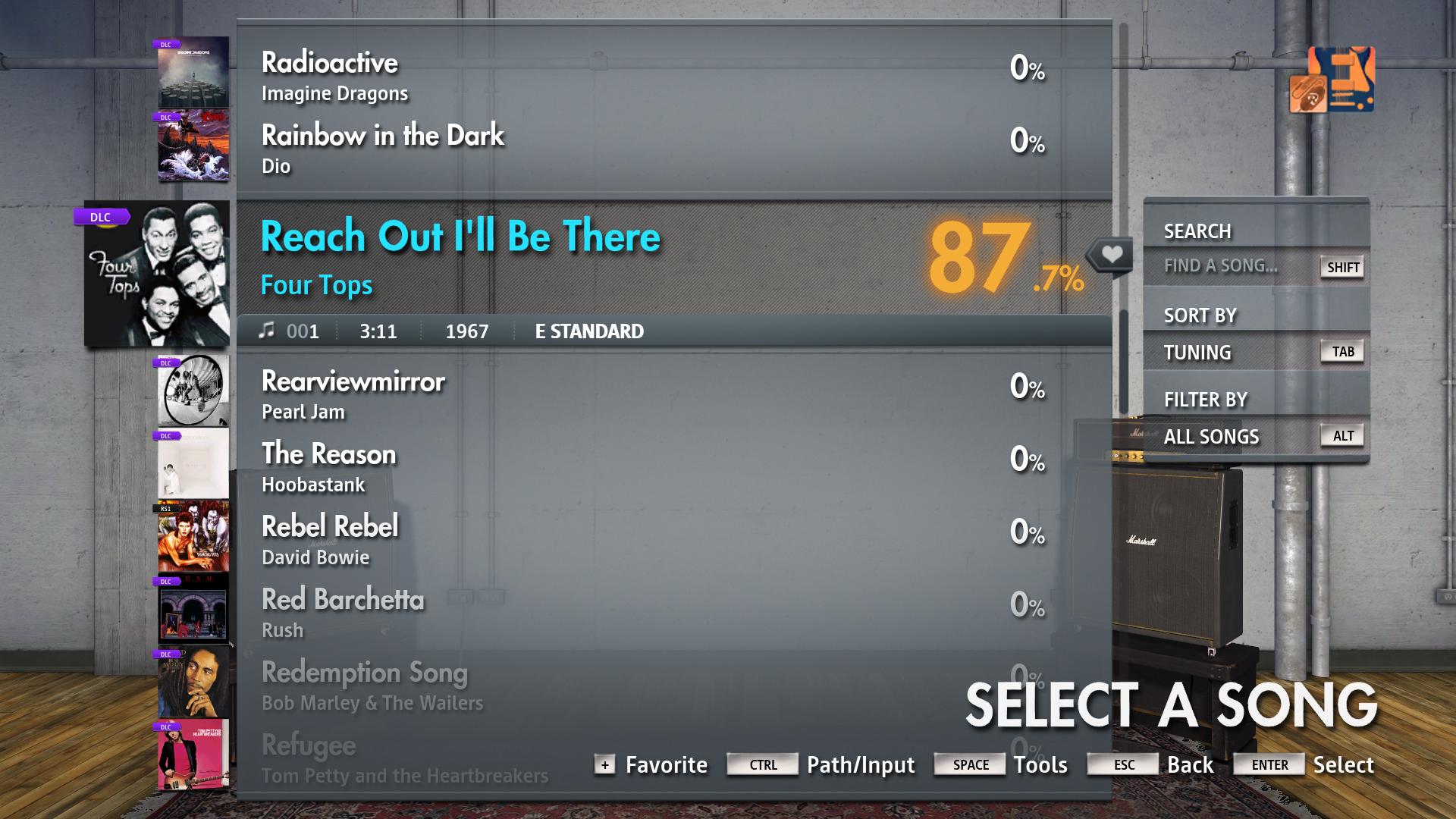Open the All Songs filter selector
The height and width of the screenshot is (819, 1456).
pyautogui.click(x=1211, y=436)
